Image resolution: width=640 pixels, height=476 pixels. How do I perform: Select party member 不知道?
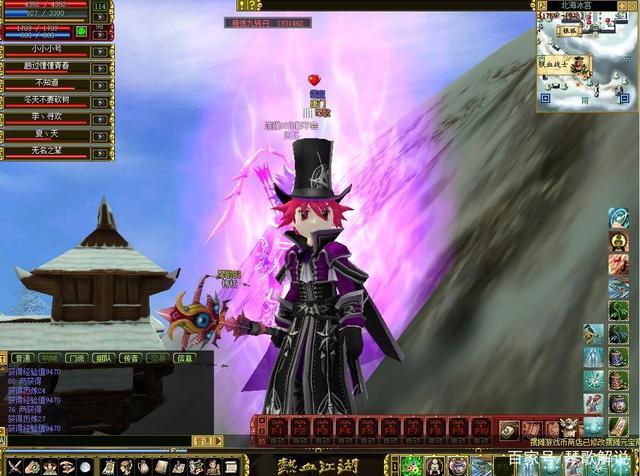46,84
